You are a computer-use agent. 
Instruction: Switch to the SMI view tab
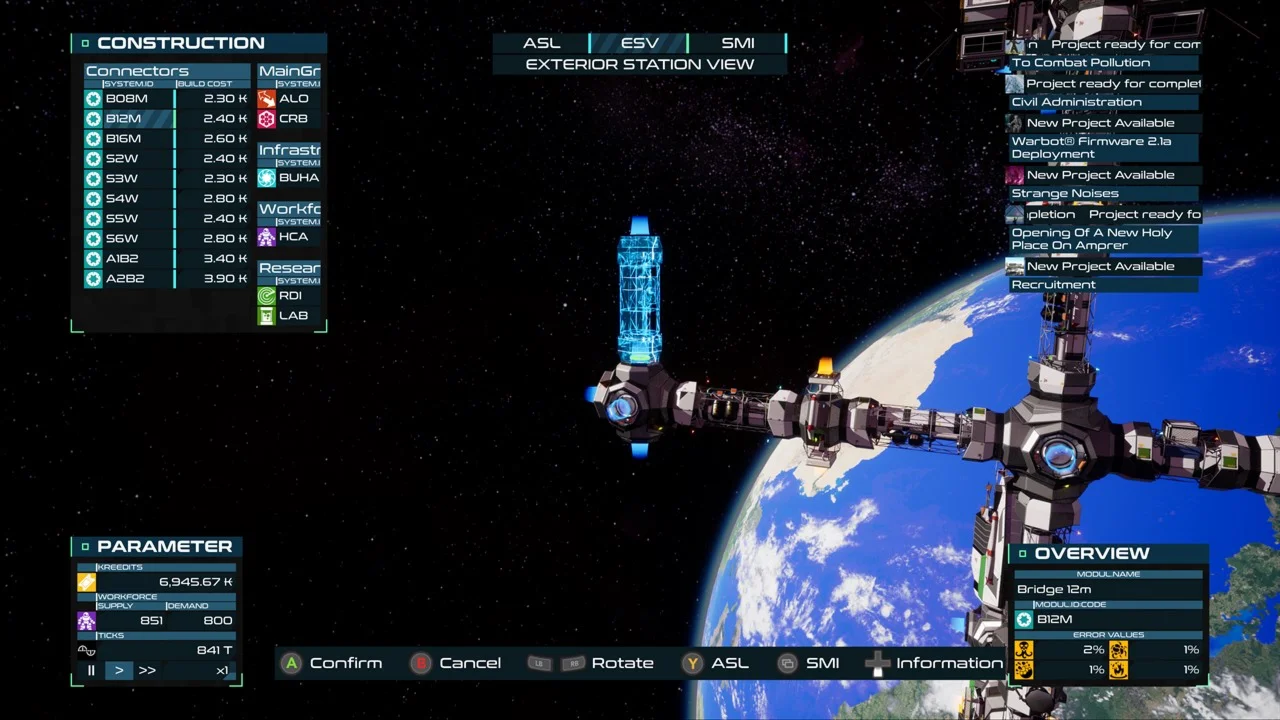click(x=738, y=43)
